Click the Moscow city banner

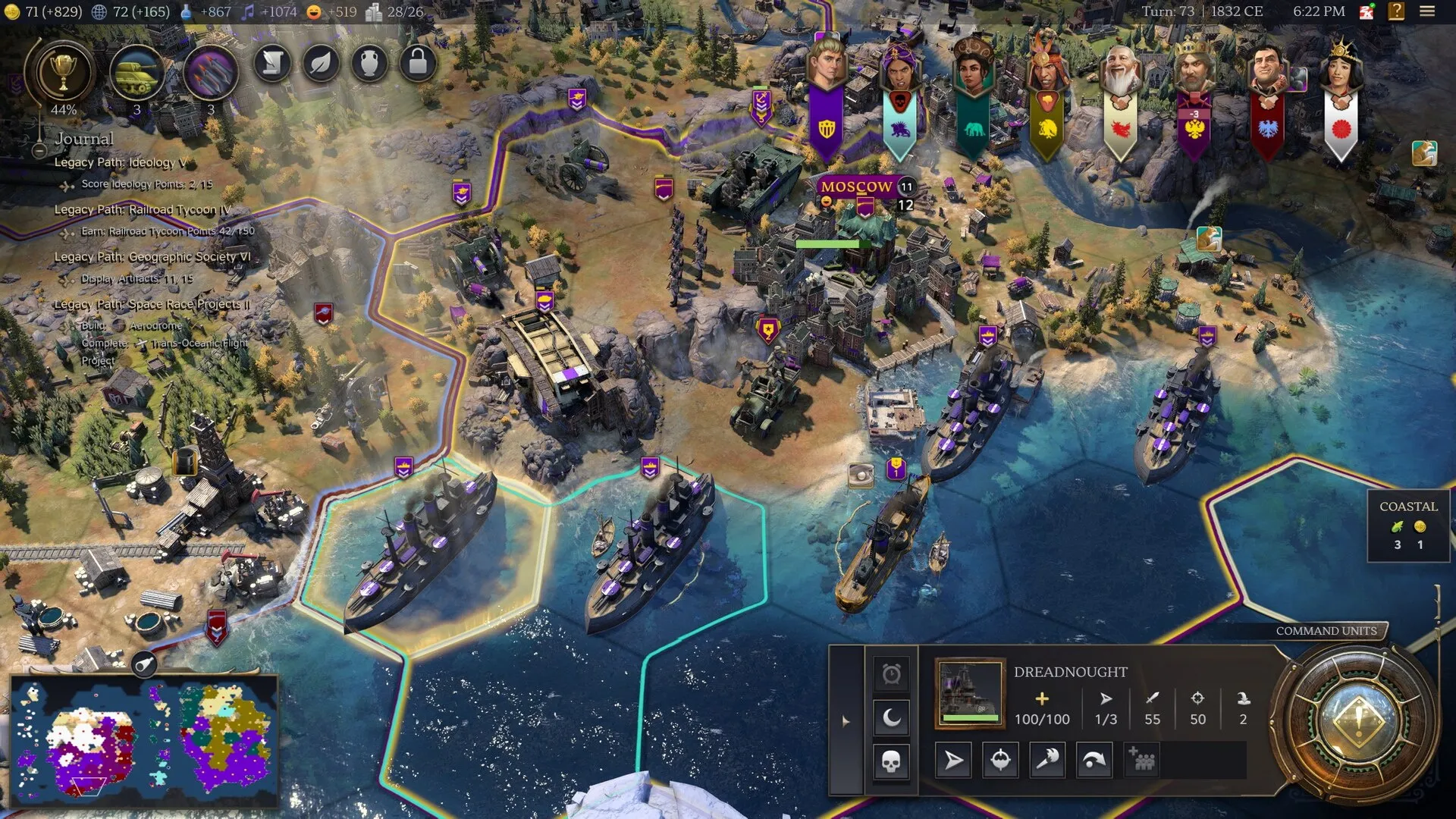tap(856, 187)
